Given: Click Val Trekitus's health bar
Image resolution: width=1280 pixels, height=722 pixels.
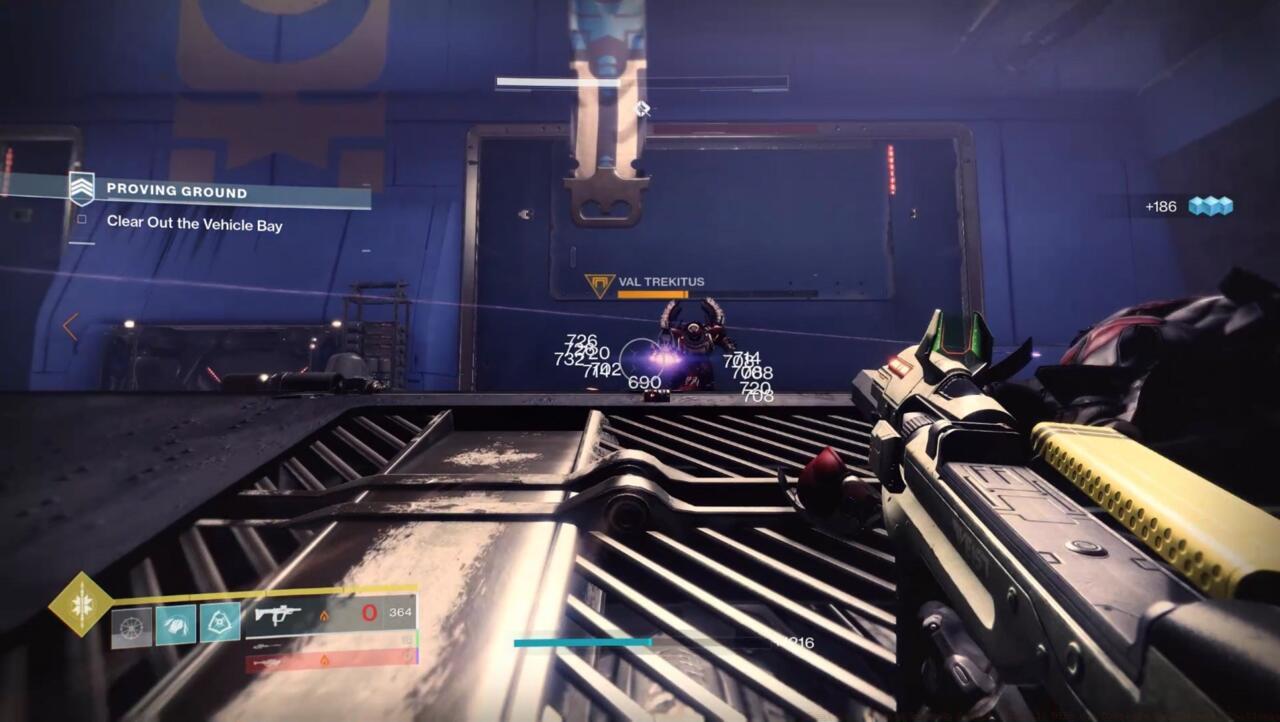Looking at the screenshot, I should [x=651, y=294].
